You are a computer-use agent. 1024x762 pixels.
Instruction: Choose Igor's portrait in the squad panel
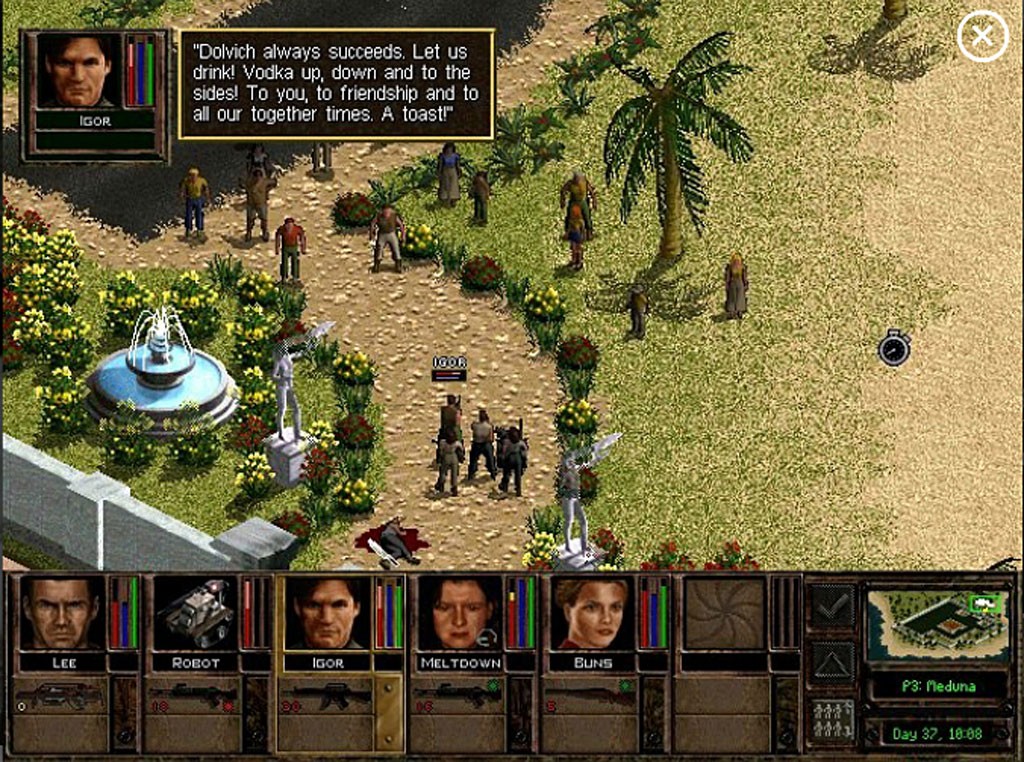click(328, 613)
